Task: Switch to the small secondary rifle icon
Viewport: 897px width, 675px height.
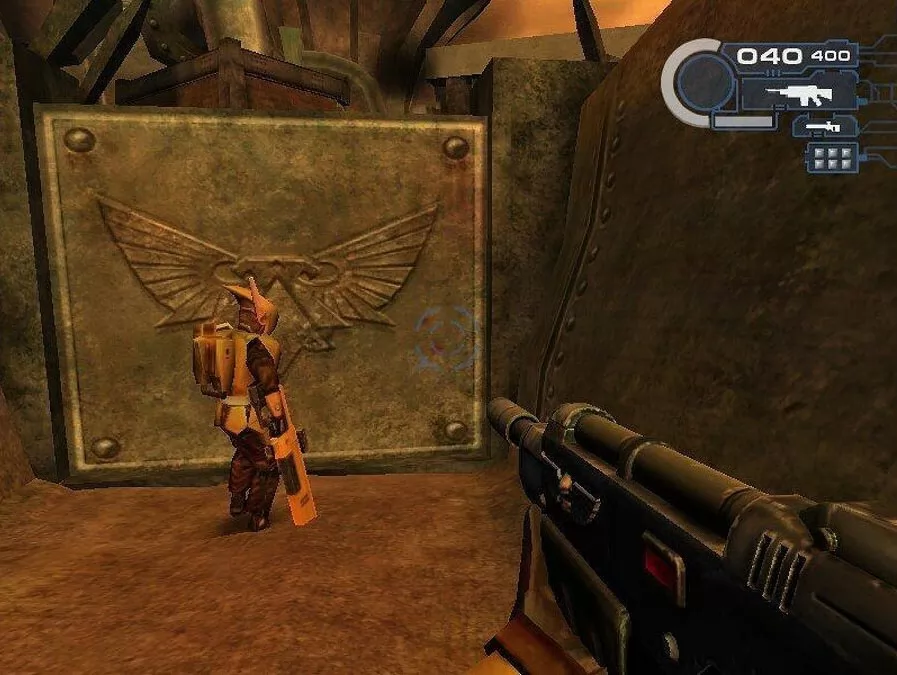Action: (822, 128)
